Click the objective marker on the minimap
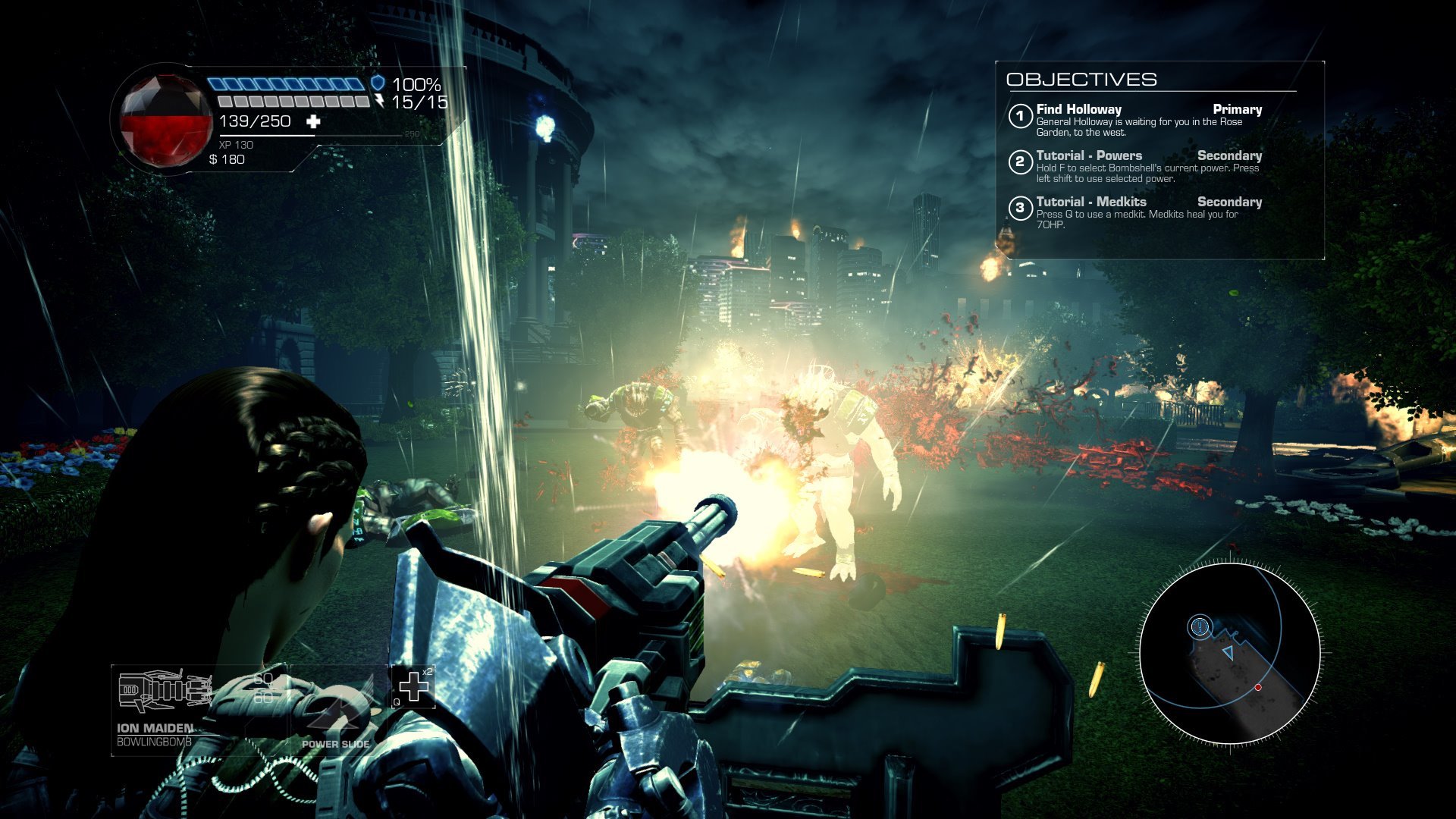Screen dimensions: 1456x819 [1199, 626]
